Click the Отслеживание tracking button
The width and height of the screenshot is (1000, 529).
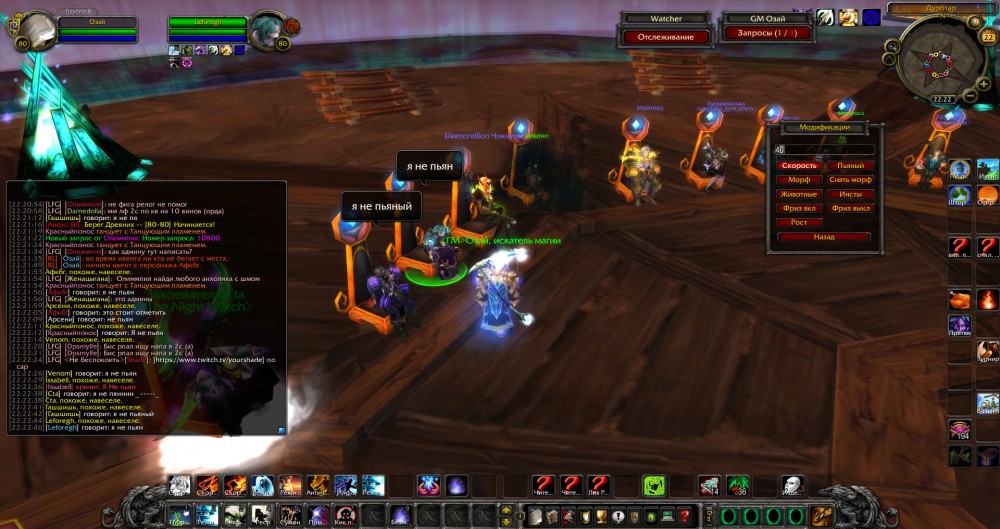(666, 37)
